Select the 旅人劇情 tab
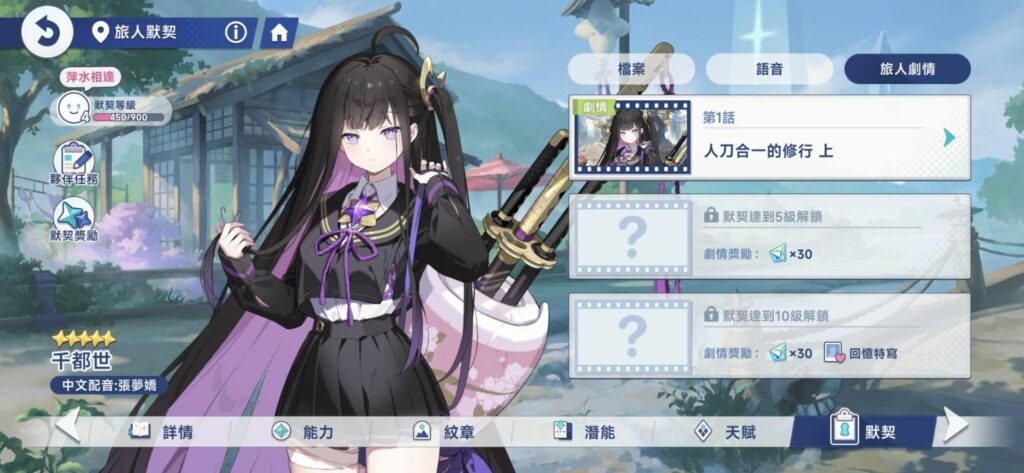The width and height of the screenshot is (1024, 473). 907,69
